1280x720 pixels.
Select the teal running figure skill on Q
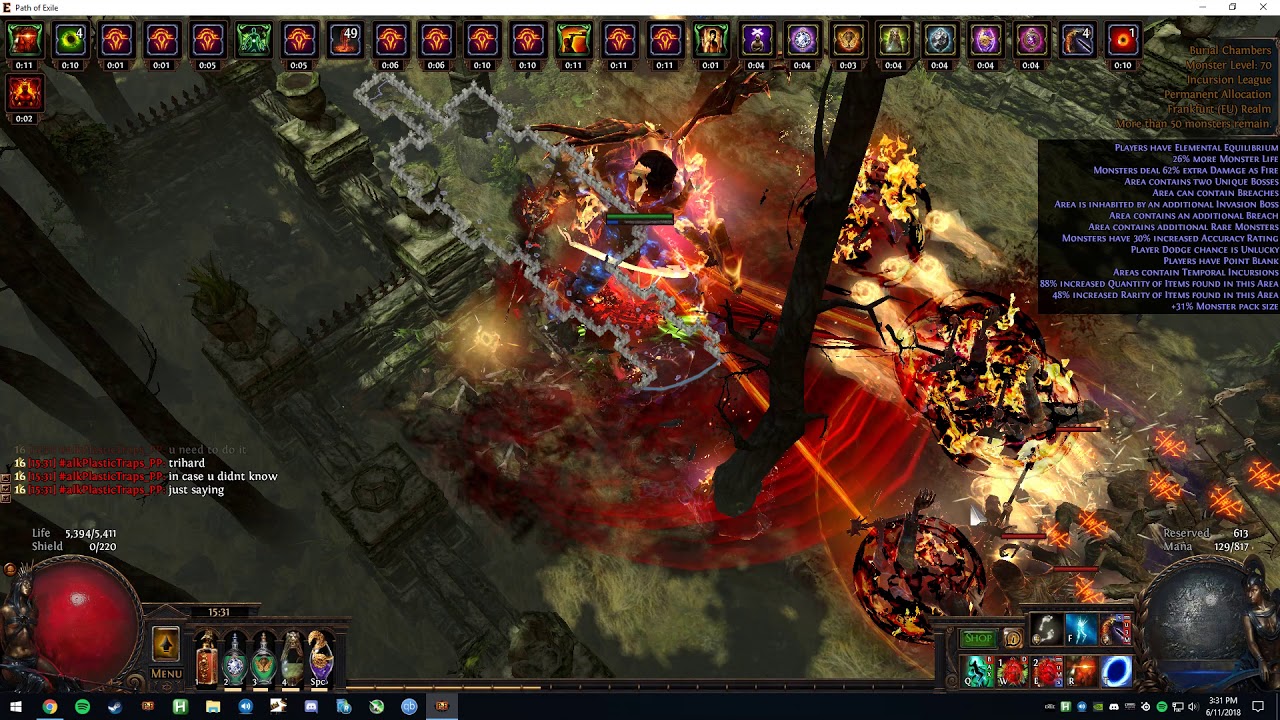pyautogui.click(x=979, y=671)
